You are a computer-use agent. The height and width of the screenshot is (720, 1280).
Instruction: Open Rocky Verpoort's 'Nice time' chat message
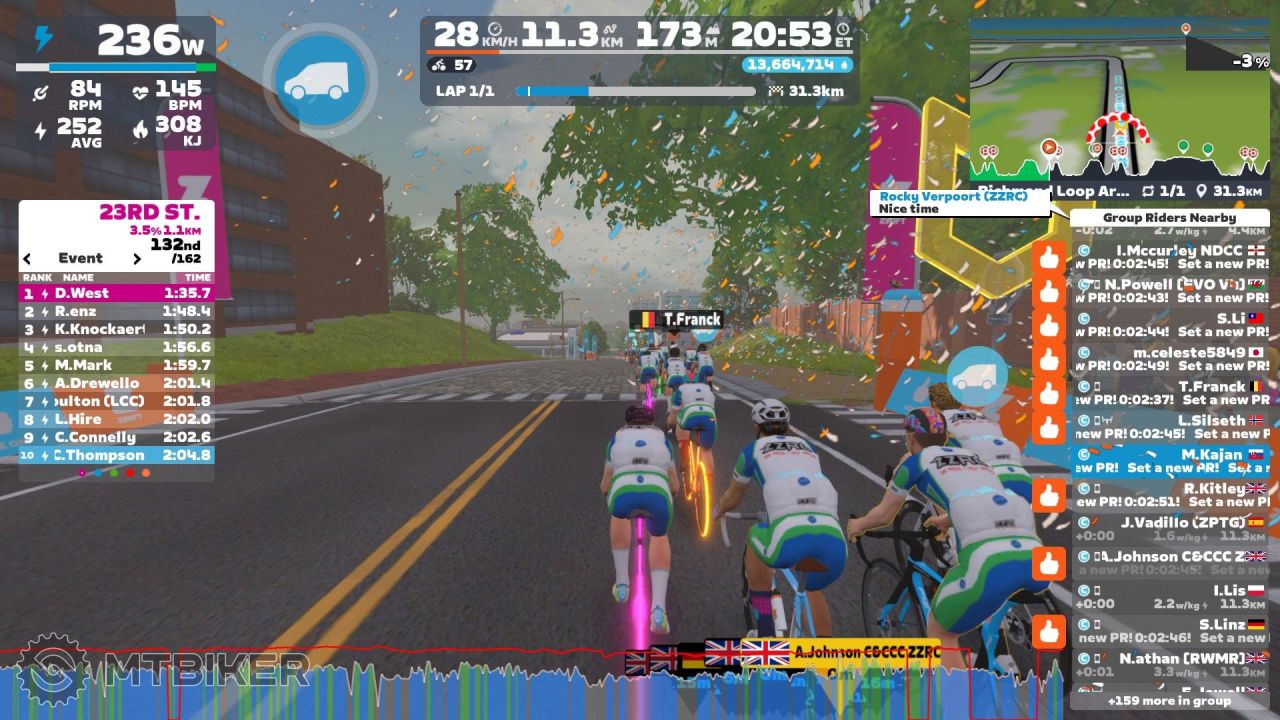[x=962, y=203]
